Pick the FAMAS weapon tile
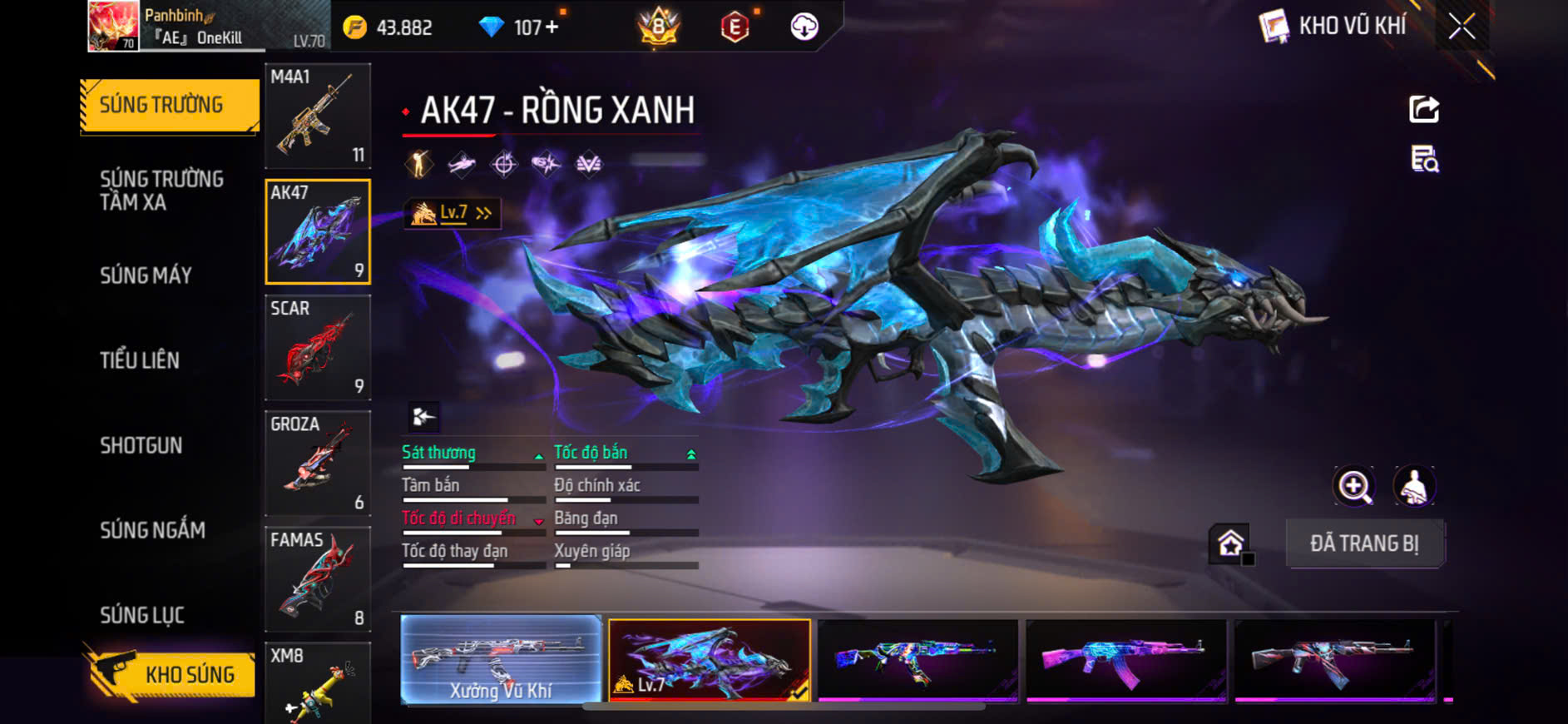The image size is (1568, 724). [x=318, y=578]
